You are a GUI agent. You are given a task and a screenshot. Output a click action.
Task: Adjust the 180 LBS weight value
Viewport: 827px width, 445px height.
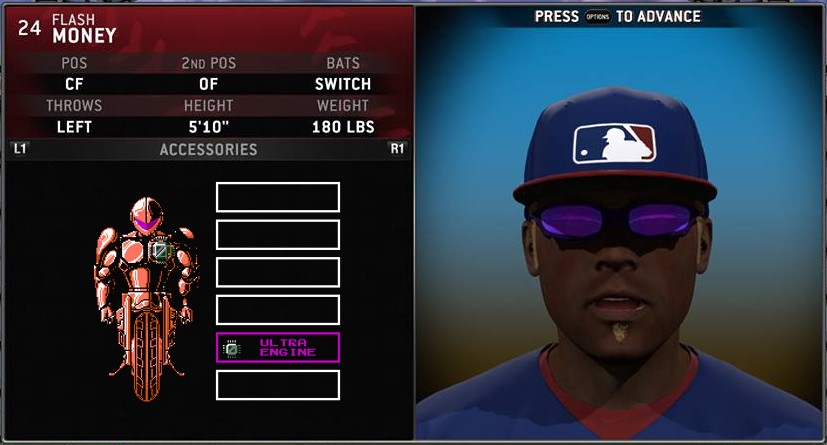pyautogui.click(x=342, y=127)
